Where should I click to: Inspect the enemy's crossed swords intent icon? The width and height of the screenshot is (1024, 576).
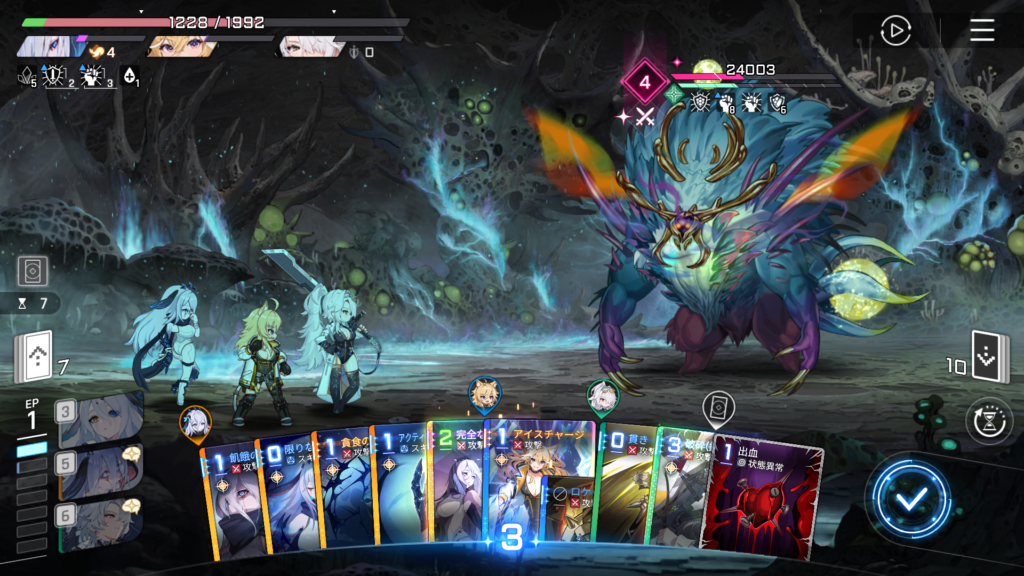click(644, 117)
